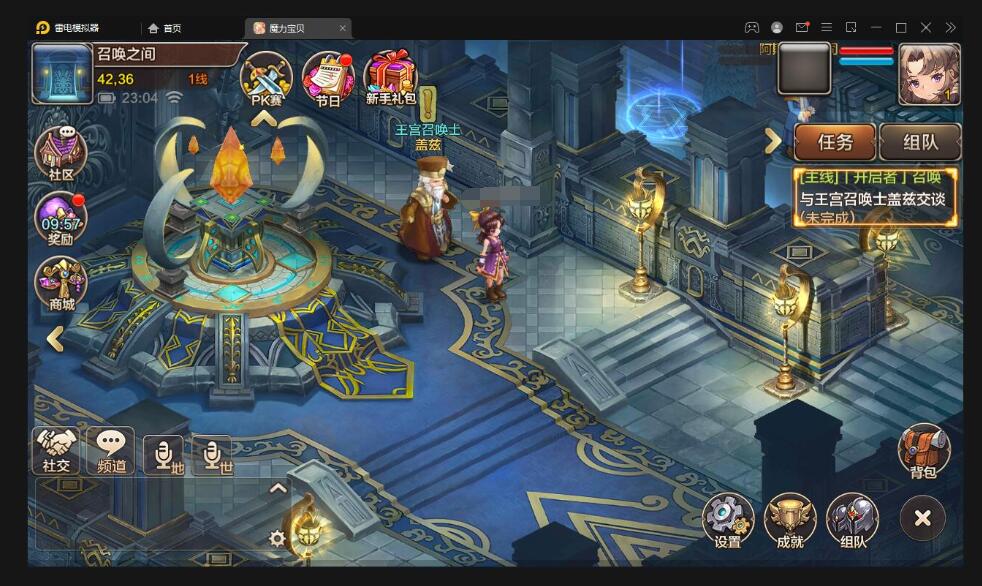Viewport: 982px width, 586px height.
Task: Open the 组队 helmet icon in bottom bar
Action: click(853, 520)
